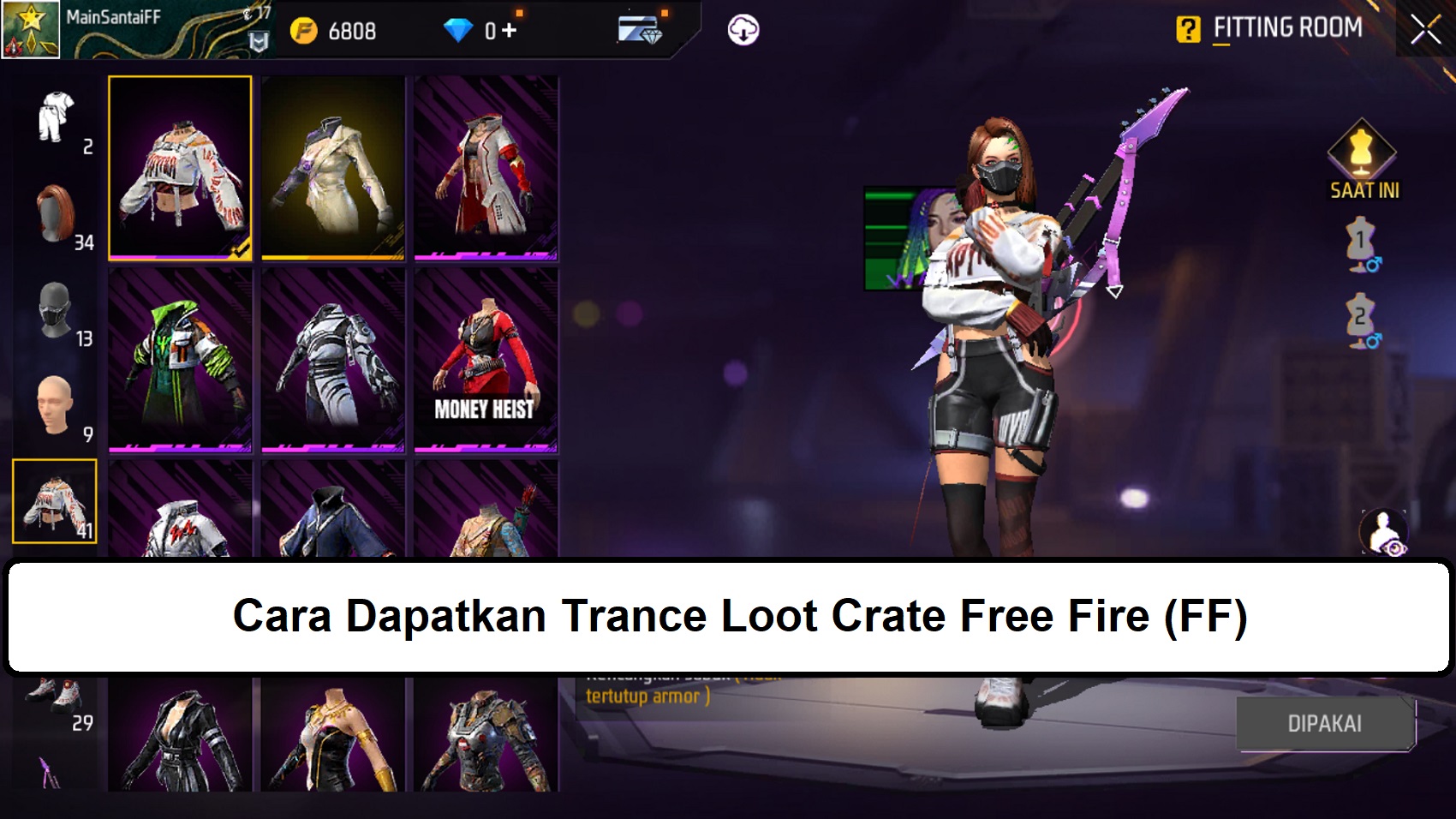The width and height of the screenshot is (1456, 819).
Task: Click the download cloud icon on top bar
Action: [744, 29]
